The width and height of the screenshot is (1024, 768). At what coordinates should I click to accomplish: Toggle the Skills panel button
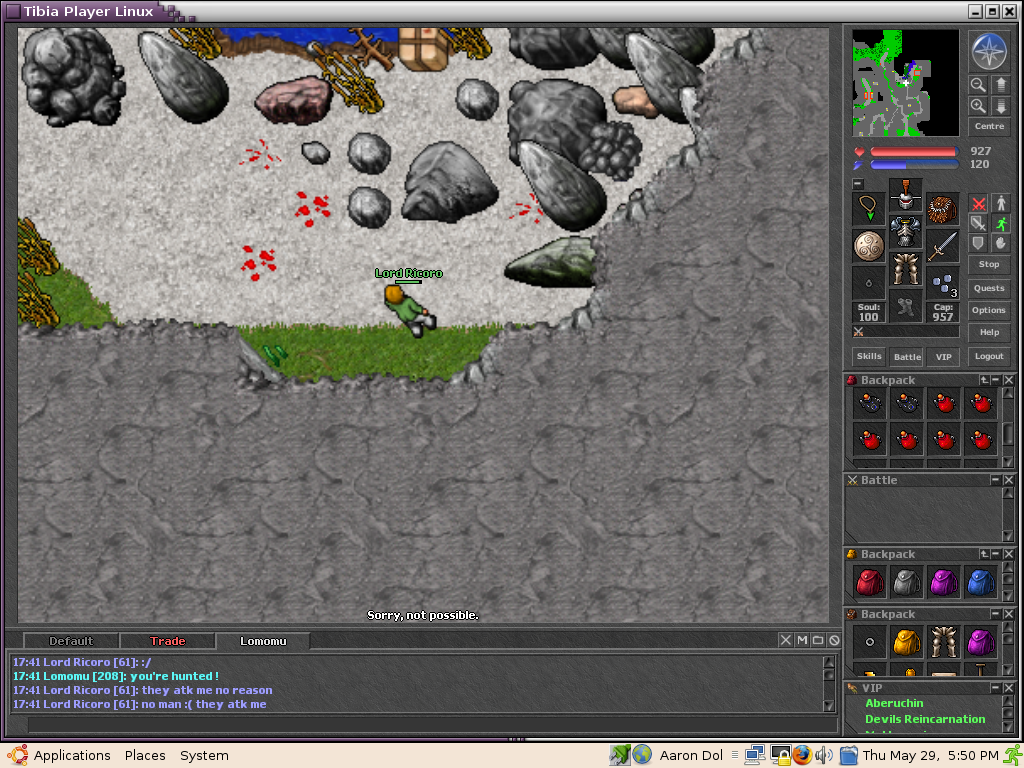[x=868, y=356]
